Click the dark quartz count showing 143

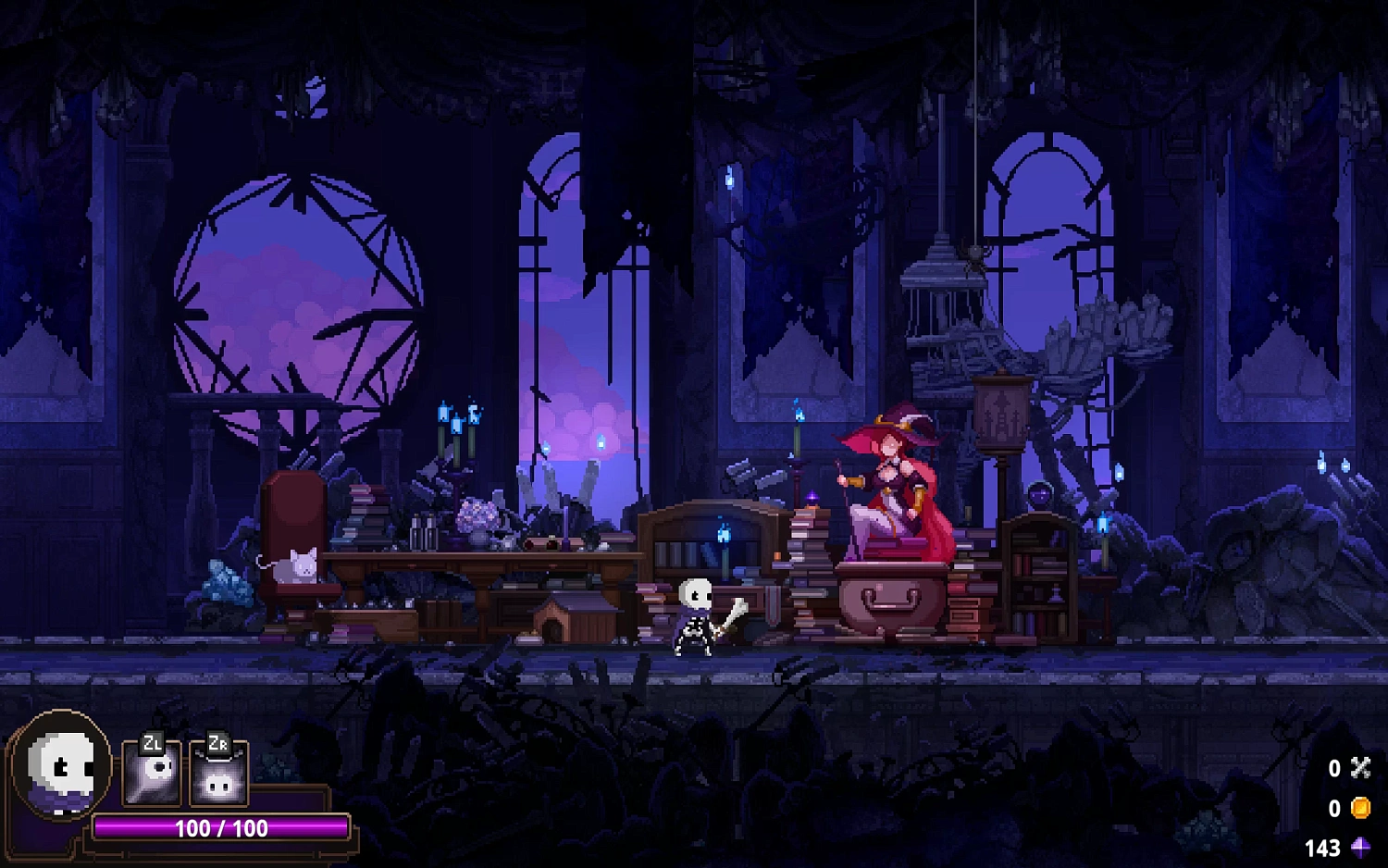click(x=1325, y=846)
